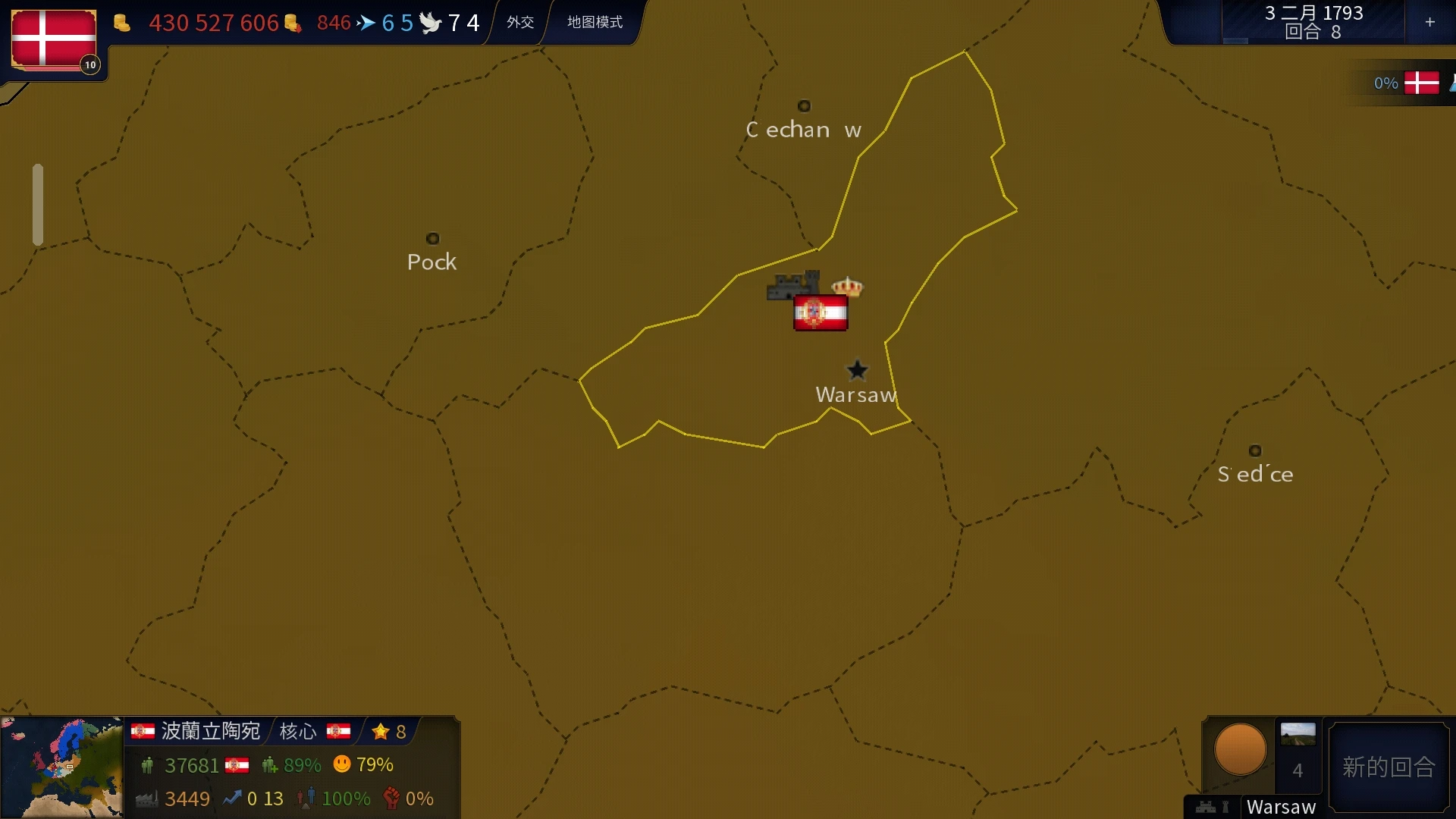Open the 地图模式 map mode menu

(x=595, y=22)
